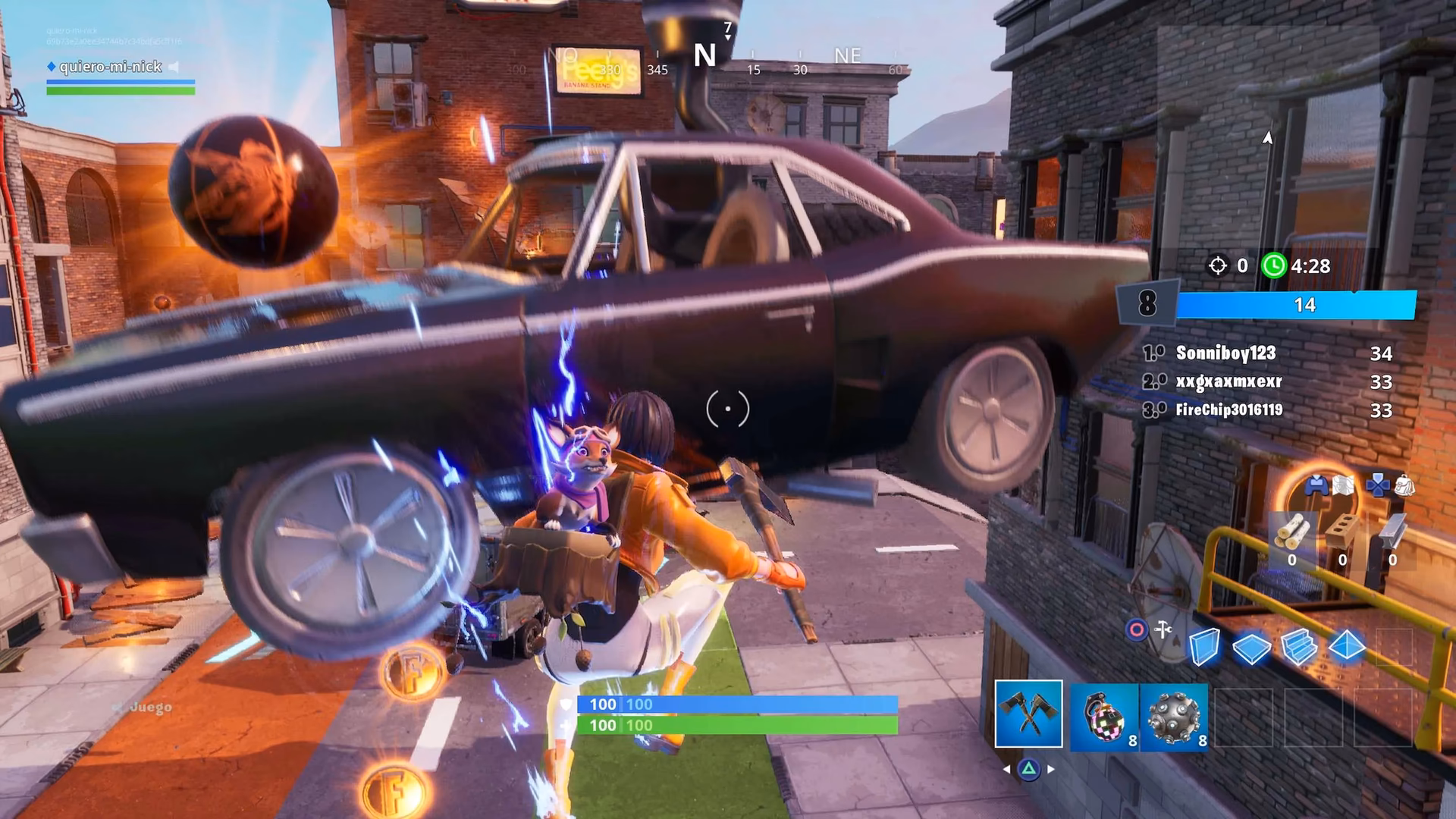This screenshot has width=1456, height=819.
Task: Click the Sonniboy123 leaderboard row
Action: click(1266, 353)
